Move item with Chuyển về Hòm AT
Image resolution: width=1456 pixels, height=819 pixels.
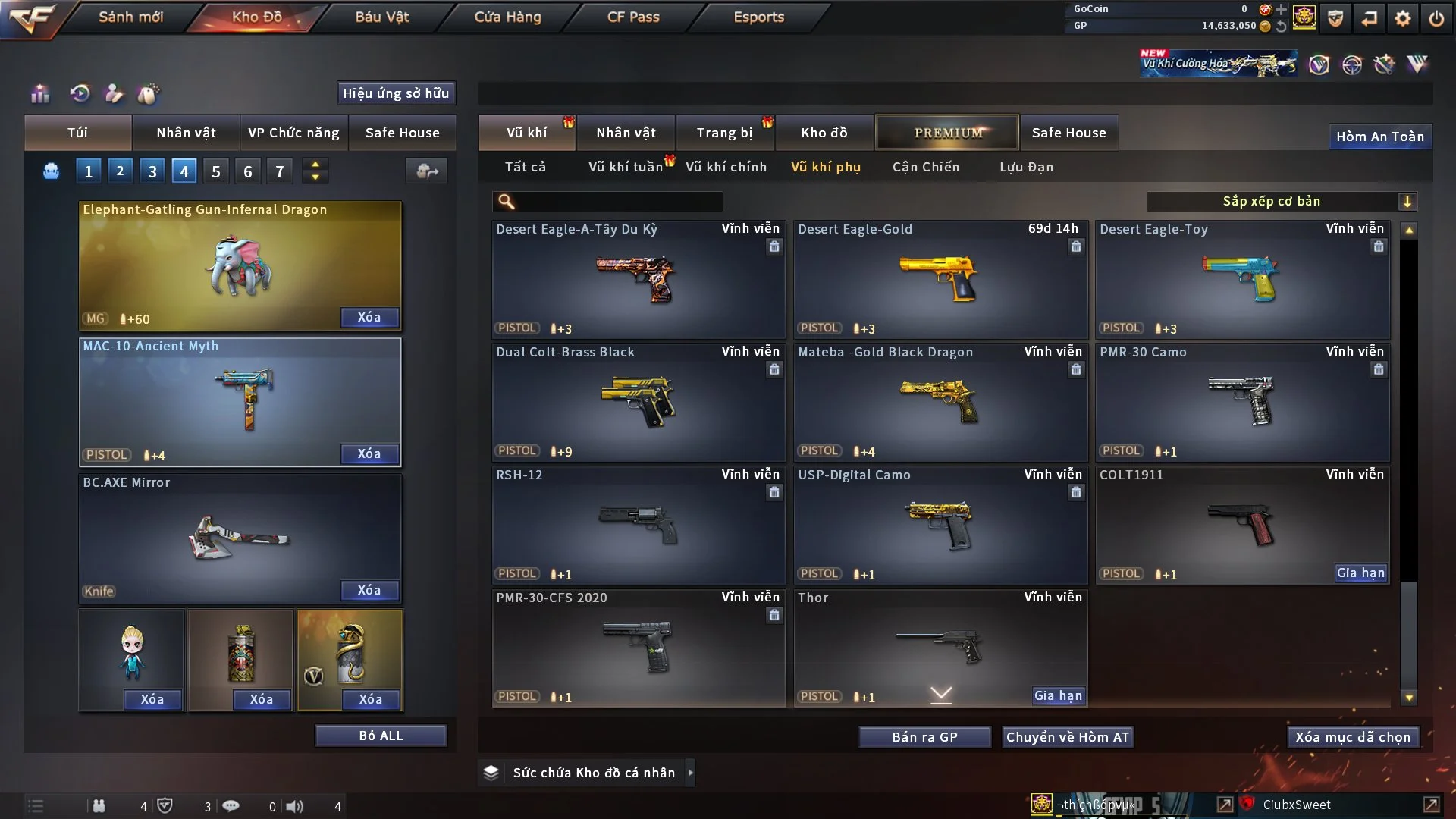1068,737
